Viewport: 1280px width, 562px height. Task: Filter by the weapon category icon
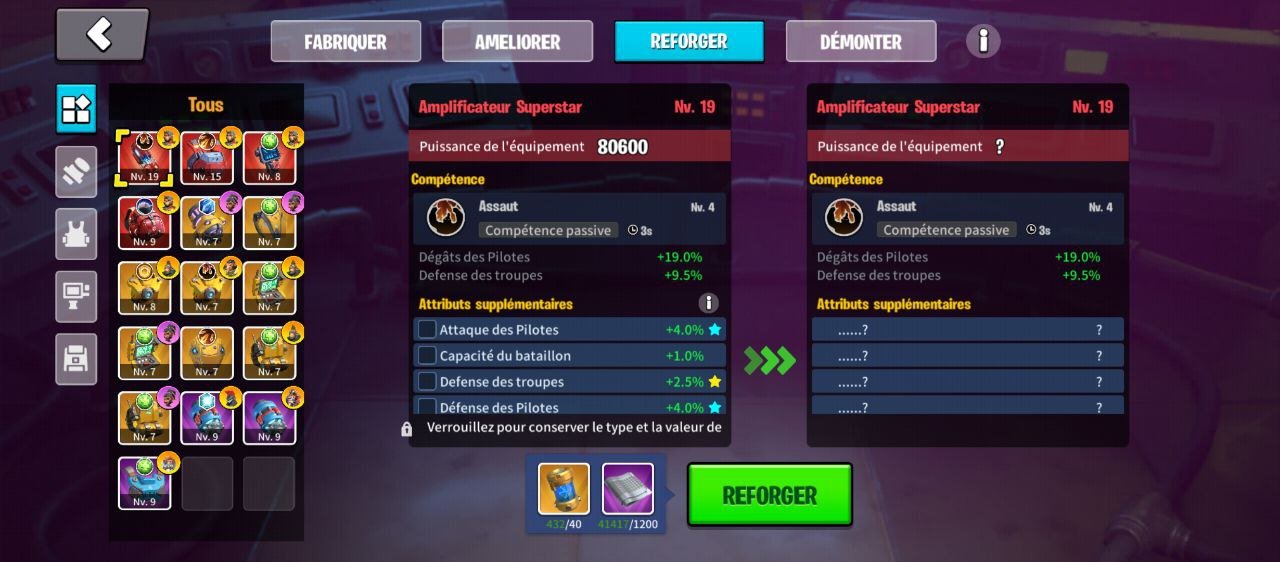(76, 172)
